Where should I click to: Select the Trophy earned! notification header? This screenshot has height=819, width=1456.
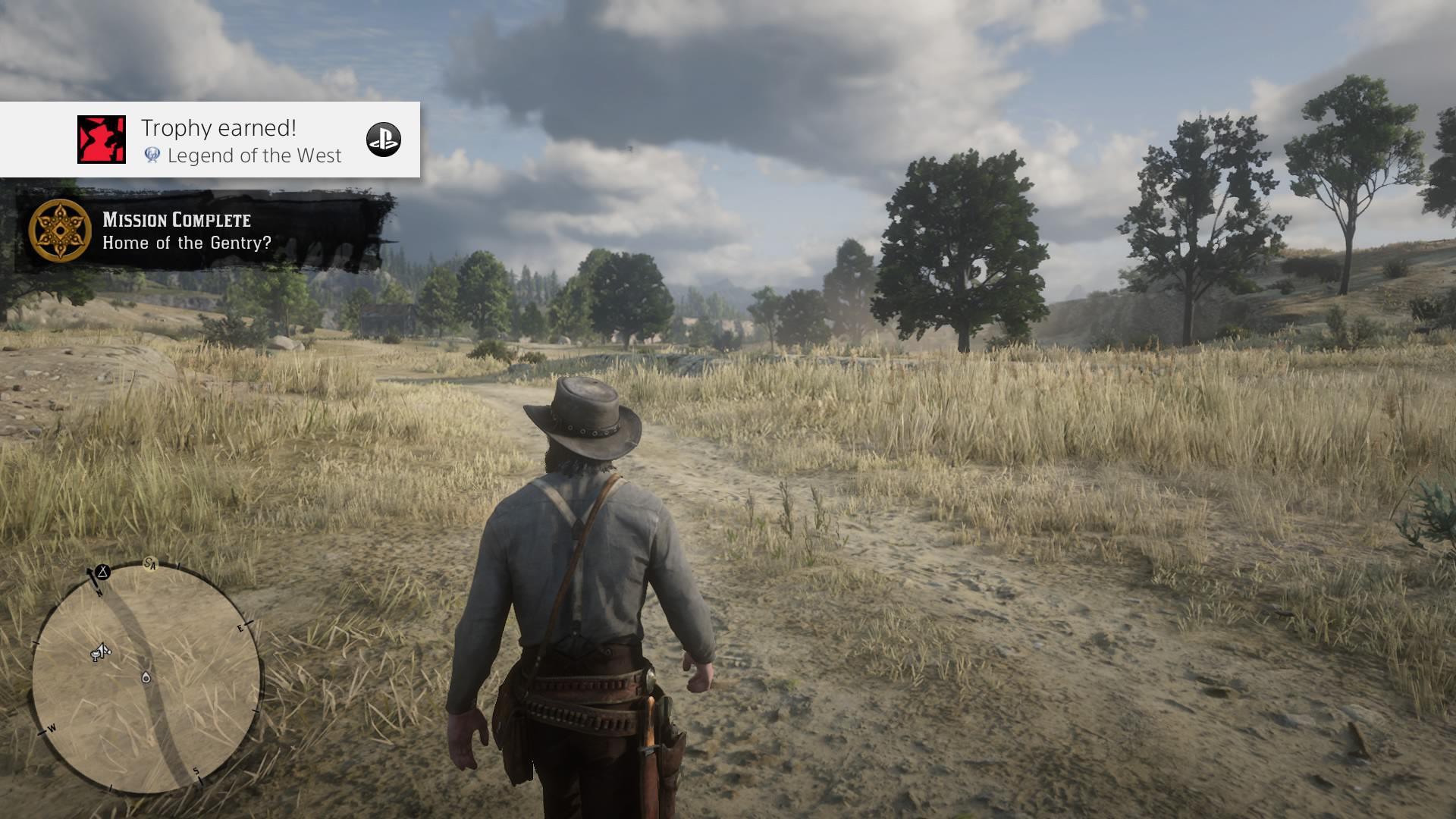coord(216,129)
